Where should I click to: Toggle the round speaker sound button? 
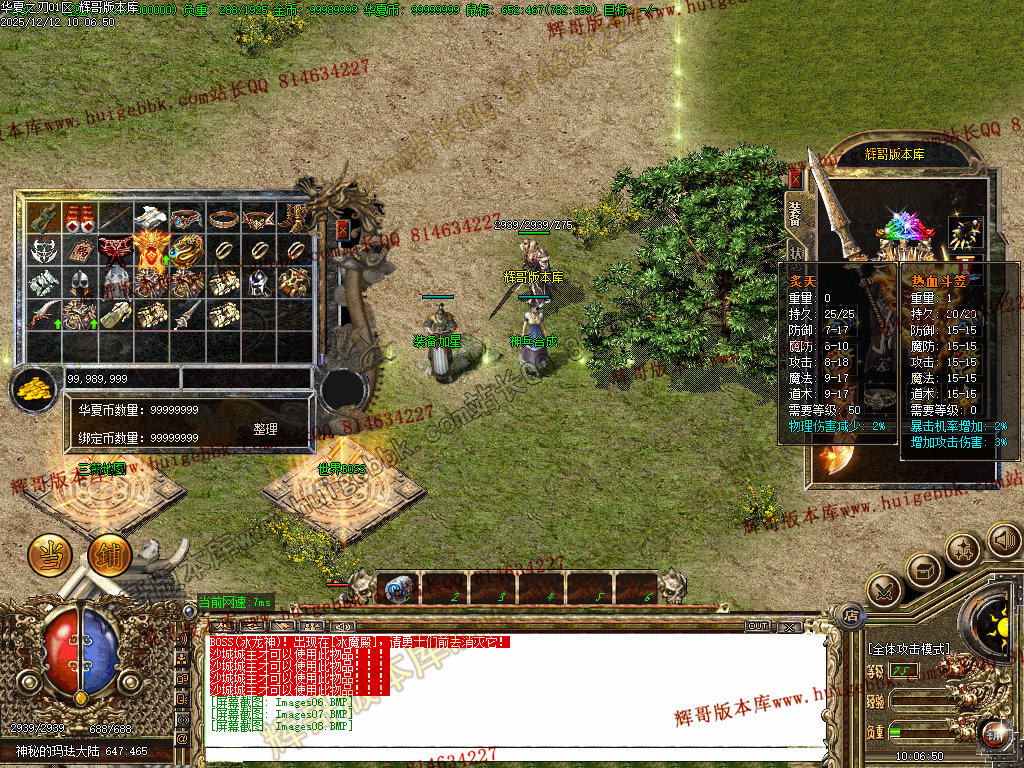1004,541
